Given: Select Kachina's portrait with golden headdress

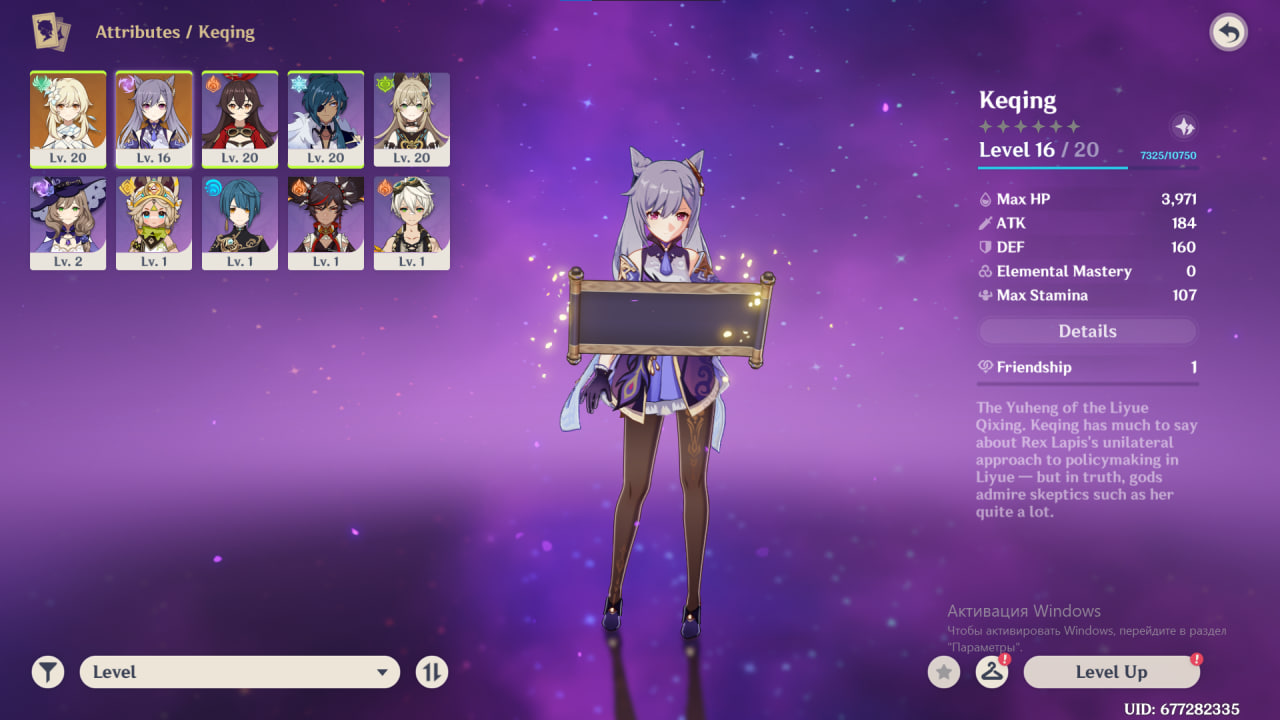Looking at the screenshot, I should [x=154, y=223].
